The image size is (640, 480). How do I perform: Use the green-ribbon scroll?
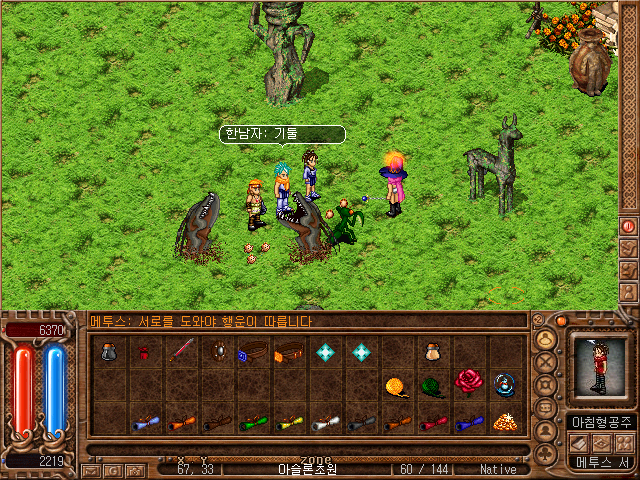253,422
